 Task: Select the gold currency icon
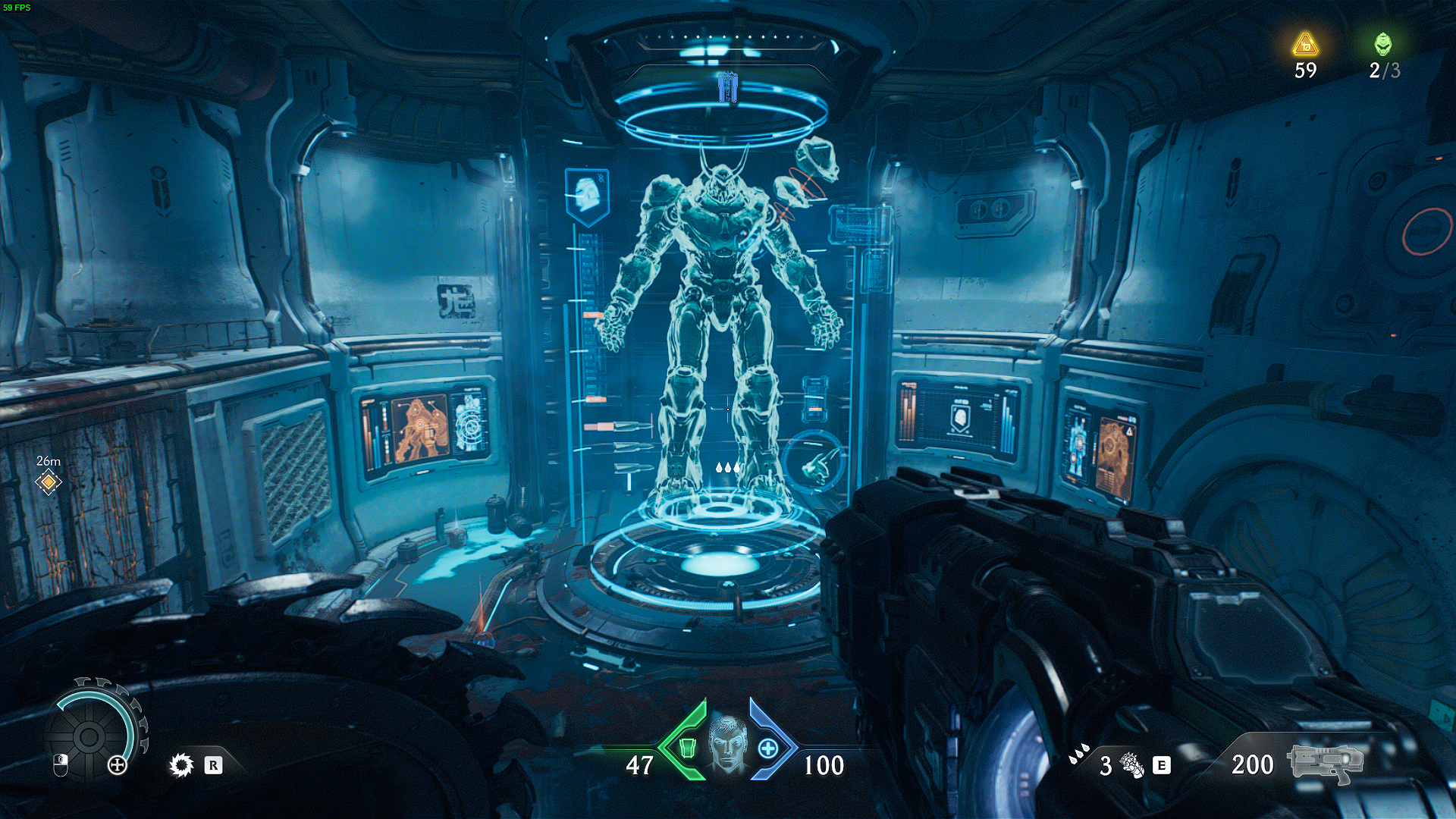(1305, 45)
